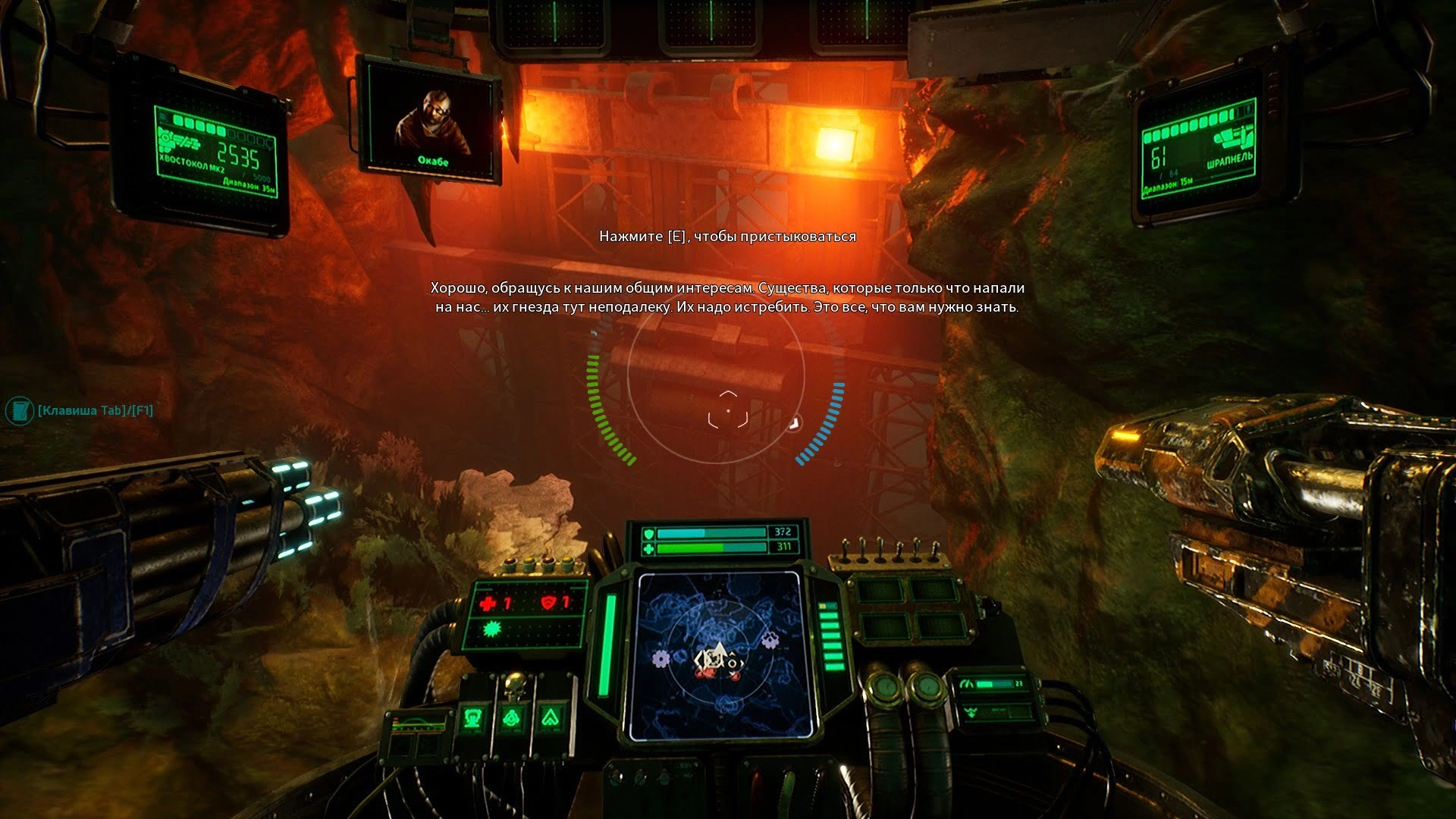This screenshot has height=819, width=1456.
Task: Activate the green triple-ring ability button
Action: pyautogui.click(x=513, y=717)
